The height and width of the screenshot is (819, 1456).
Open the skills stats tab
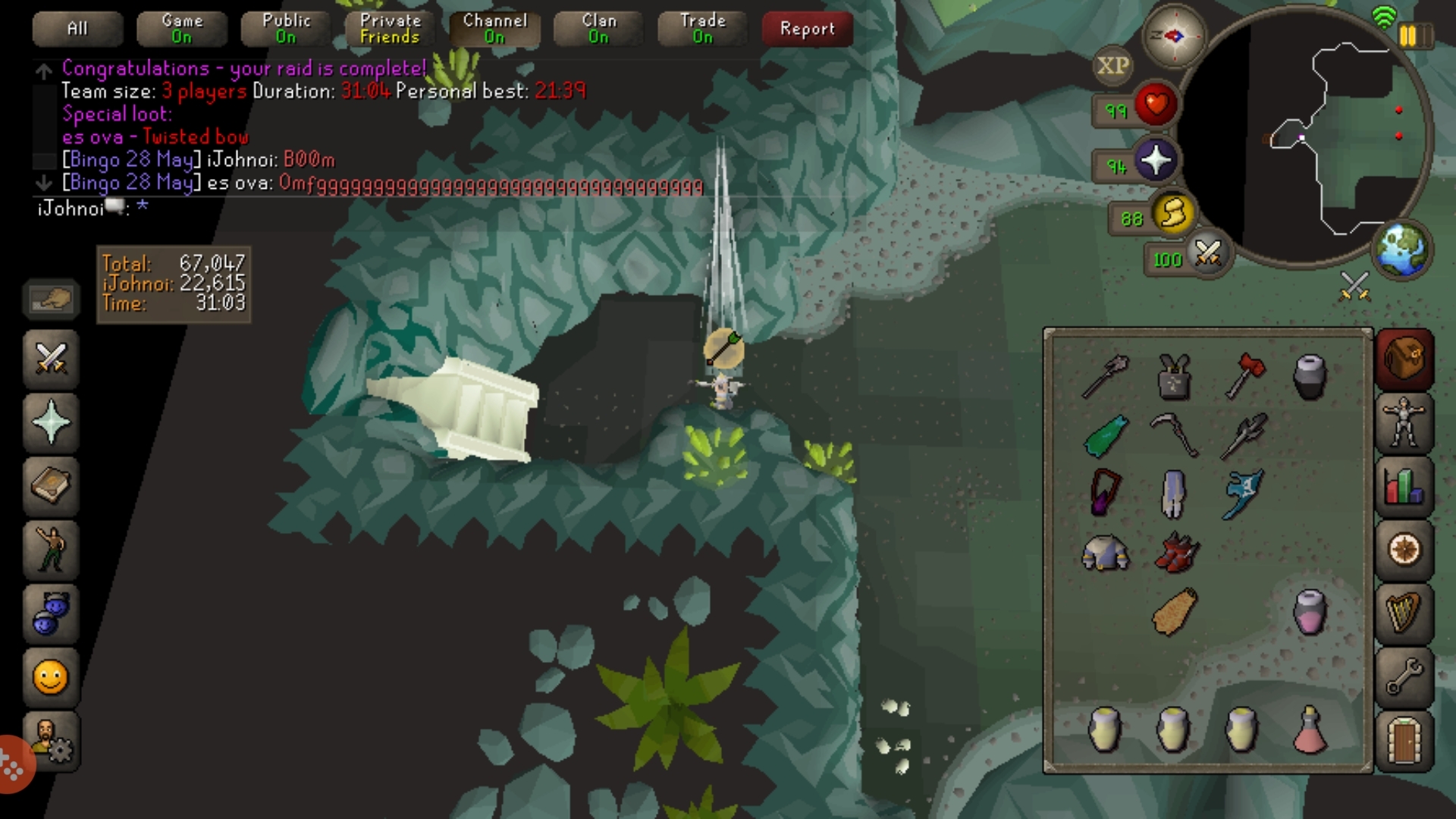1404,487
